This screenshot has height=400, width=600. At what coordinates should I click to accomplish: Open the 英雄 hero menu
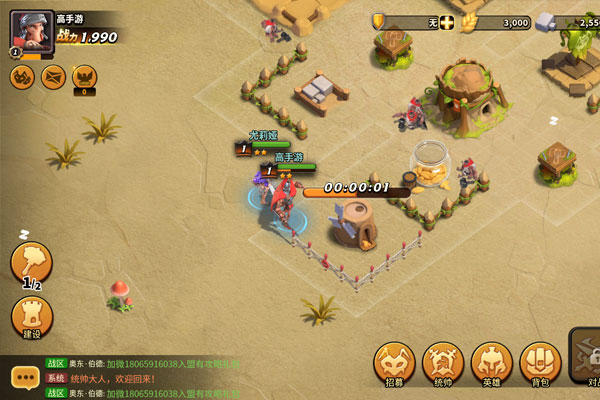coord(492,363)
